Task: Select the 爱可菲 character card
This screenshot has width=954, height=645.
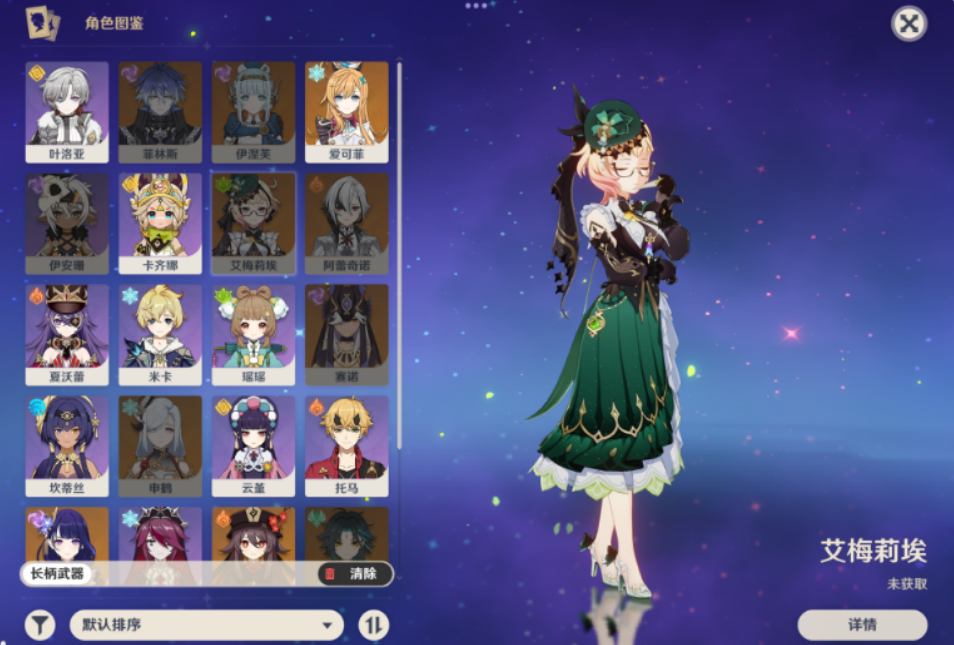Action: point(346,112)
